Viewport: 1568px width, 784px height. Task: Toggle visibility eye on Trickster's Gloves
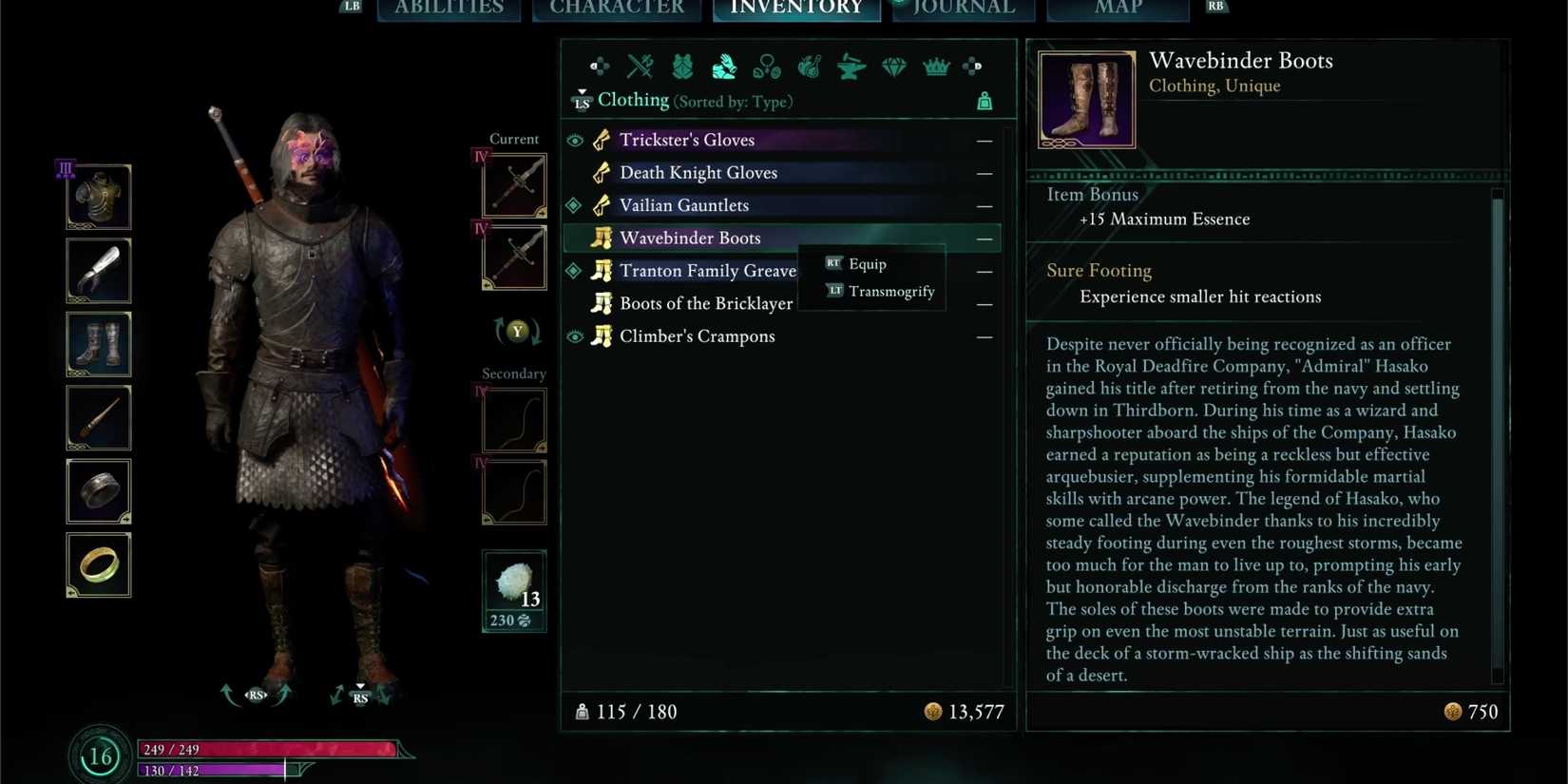pyautogui.click(x=575, y=140)
